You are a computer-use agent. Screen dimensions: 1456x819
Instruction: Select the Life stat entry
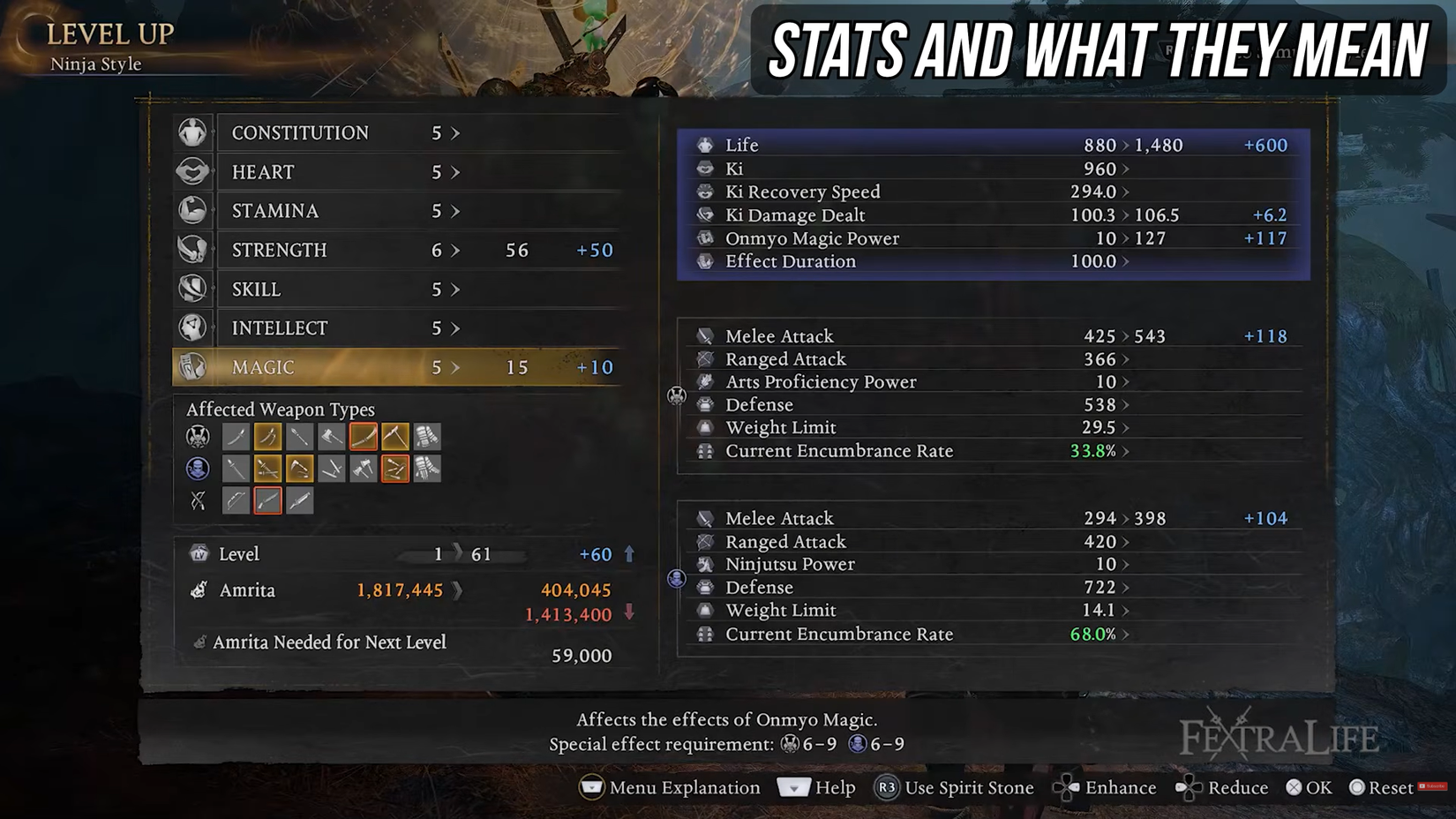pyautogui.click(x=993, y=145)
